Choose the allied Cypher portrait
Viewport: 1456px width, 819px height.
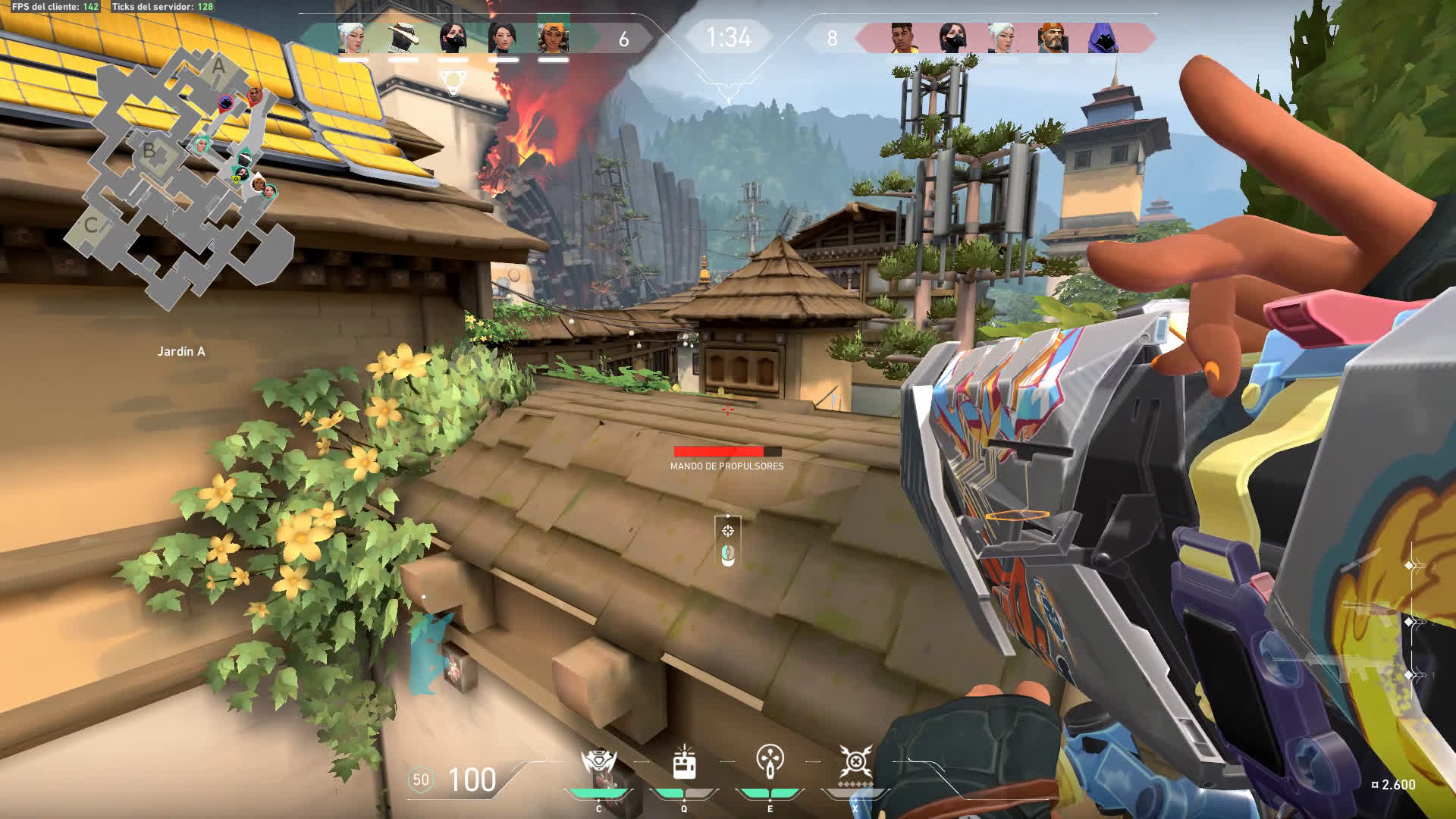click(x=403, y=37)
